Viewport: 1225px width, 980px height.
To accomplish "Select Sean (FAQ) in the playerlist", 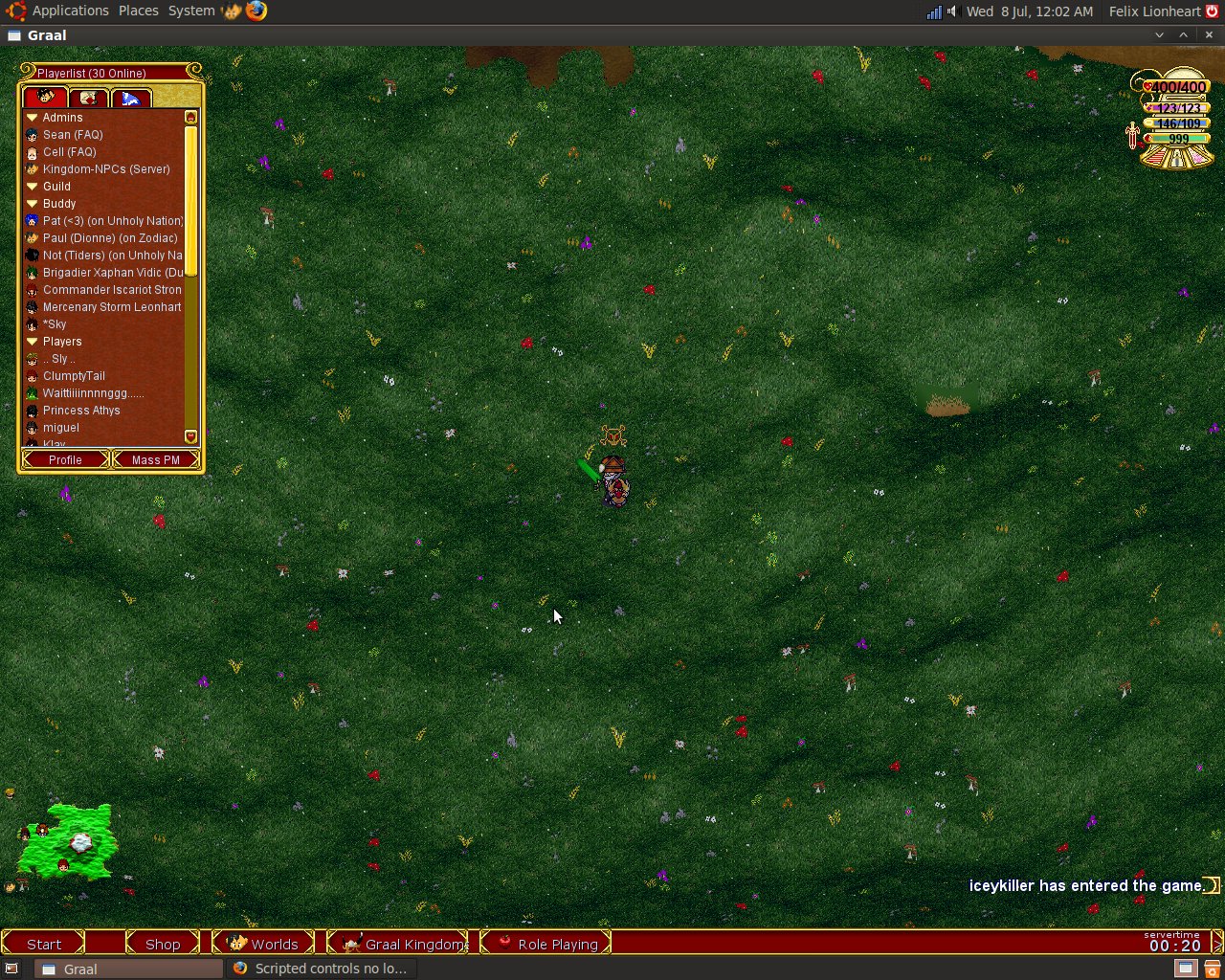I will click(73, 135).
